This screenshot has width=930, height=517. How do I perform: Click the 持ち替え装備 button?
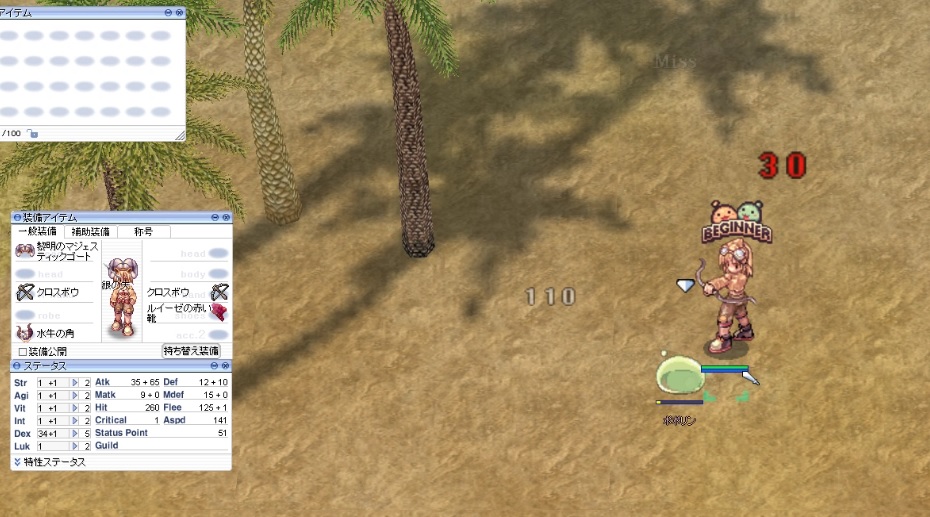click(x=191, y=351)
